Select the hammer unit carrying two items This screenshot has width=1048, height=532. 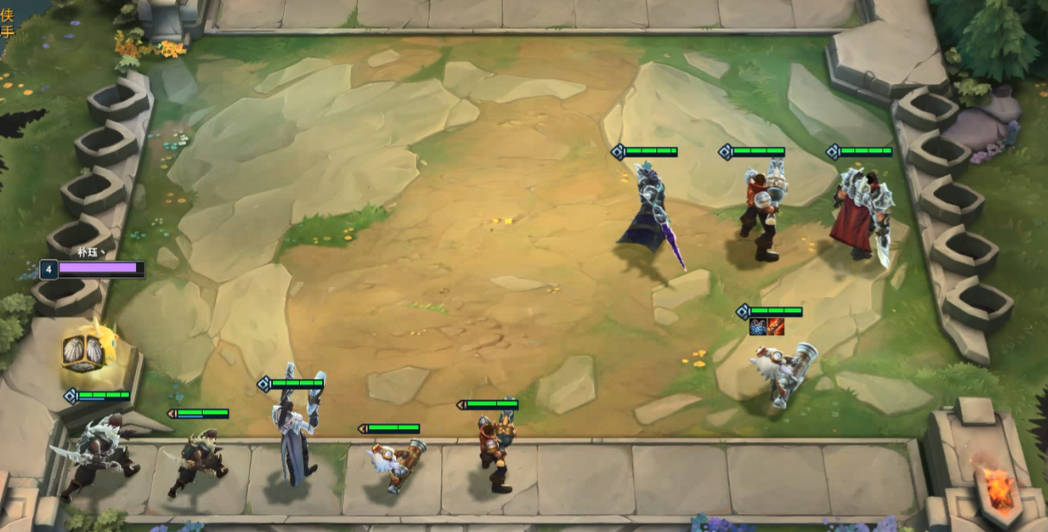(x=783, y=374)
